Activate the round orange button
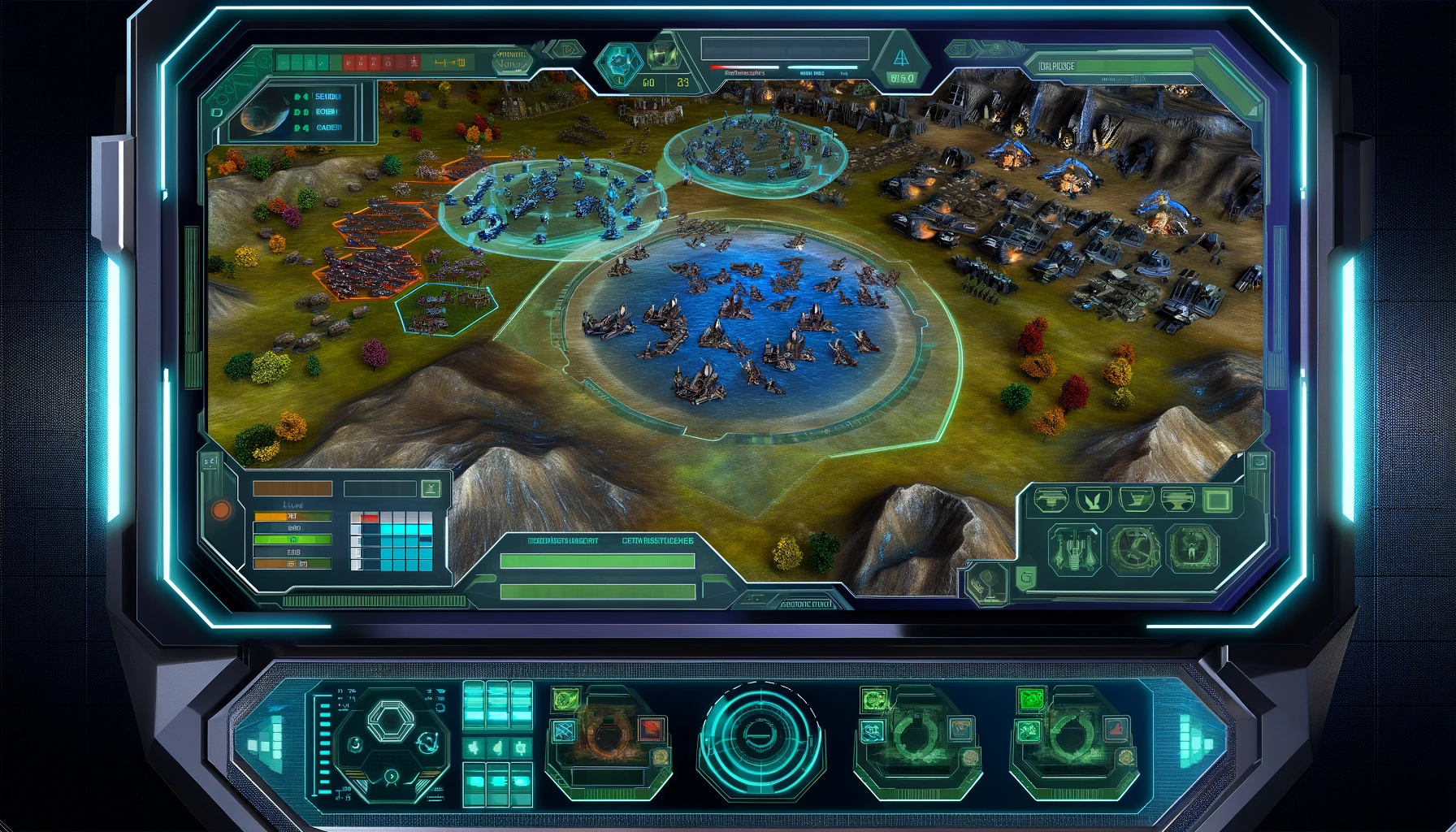The width and height of the screenshot is (1456, 832). (x=221, y=510)
